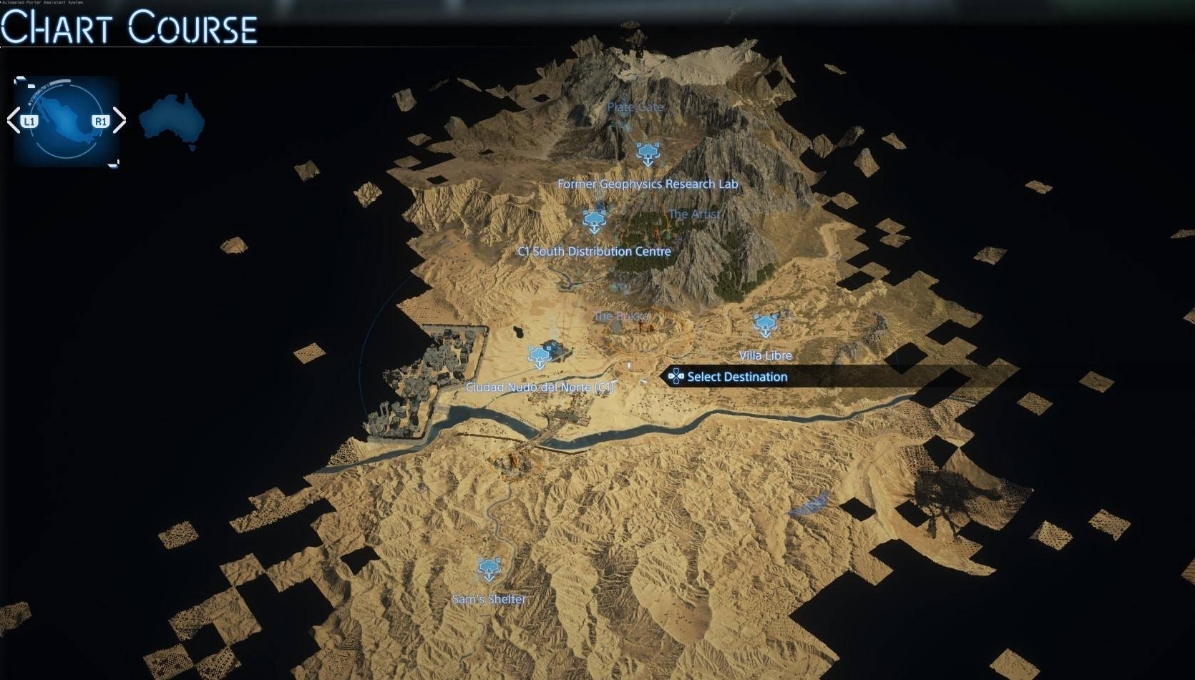Choose the Former Geophysics Research Lab marker
1195x680 pixels.
(647, 154)
